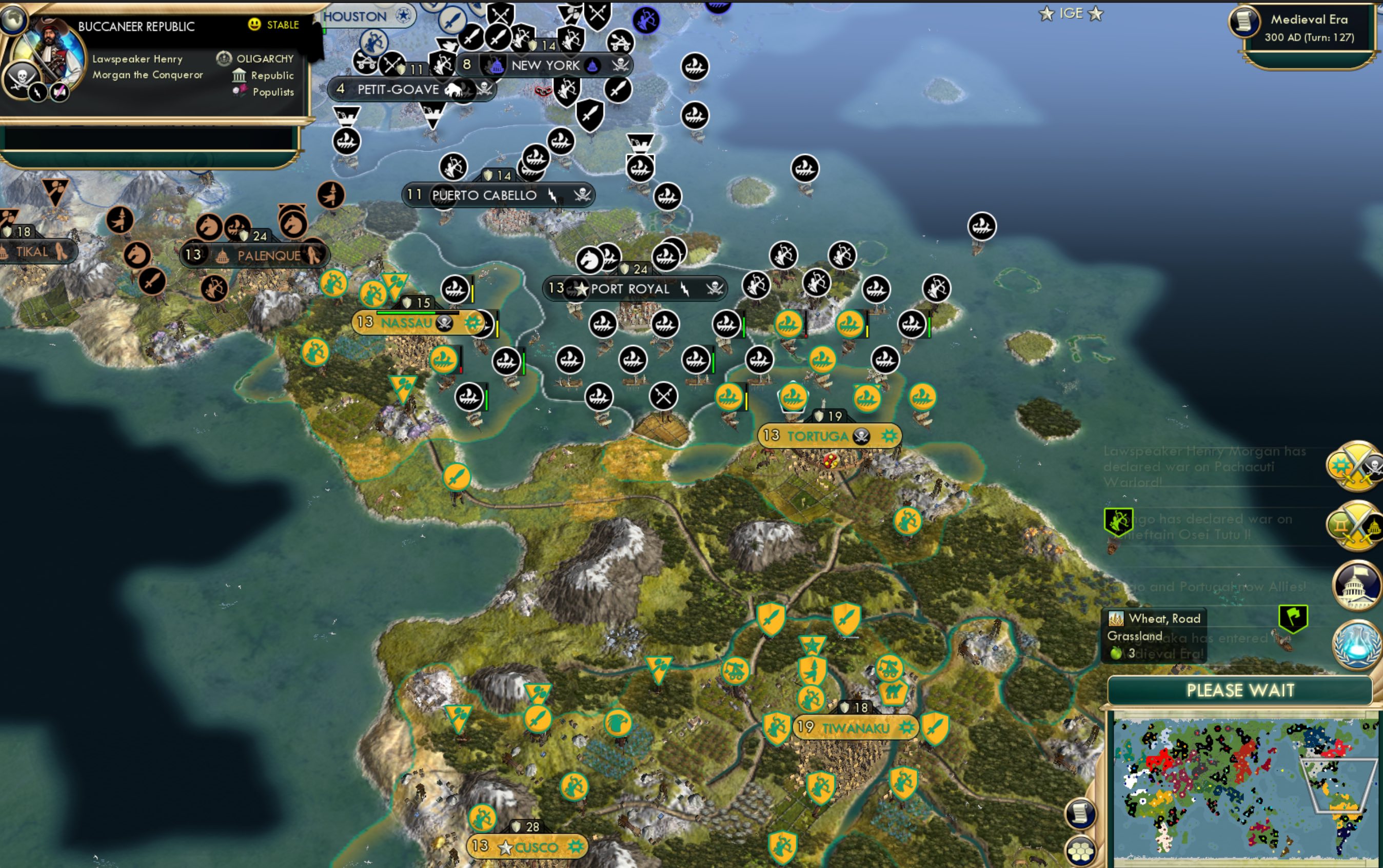Open the game log scroll near the minimap
The image size is (1383, 868).
tap(1081, 813)
